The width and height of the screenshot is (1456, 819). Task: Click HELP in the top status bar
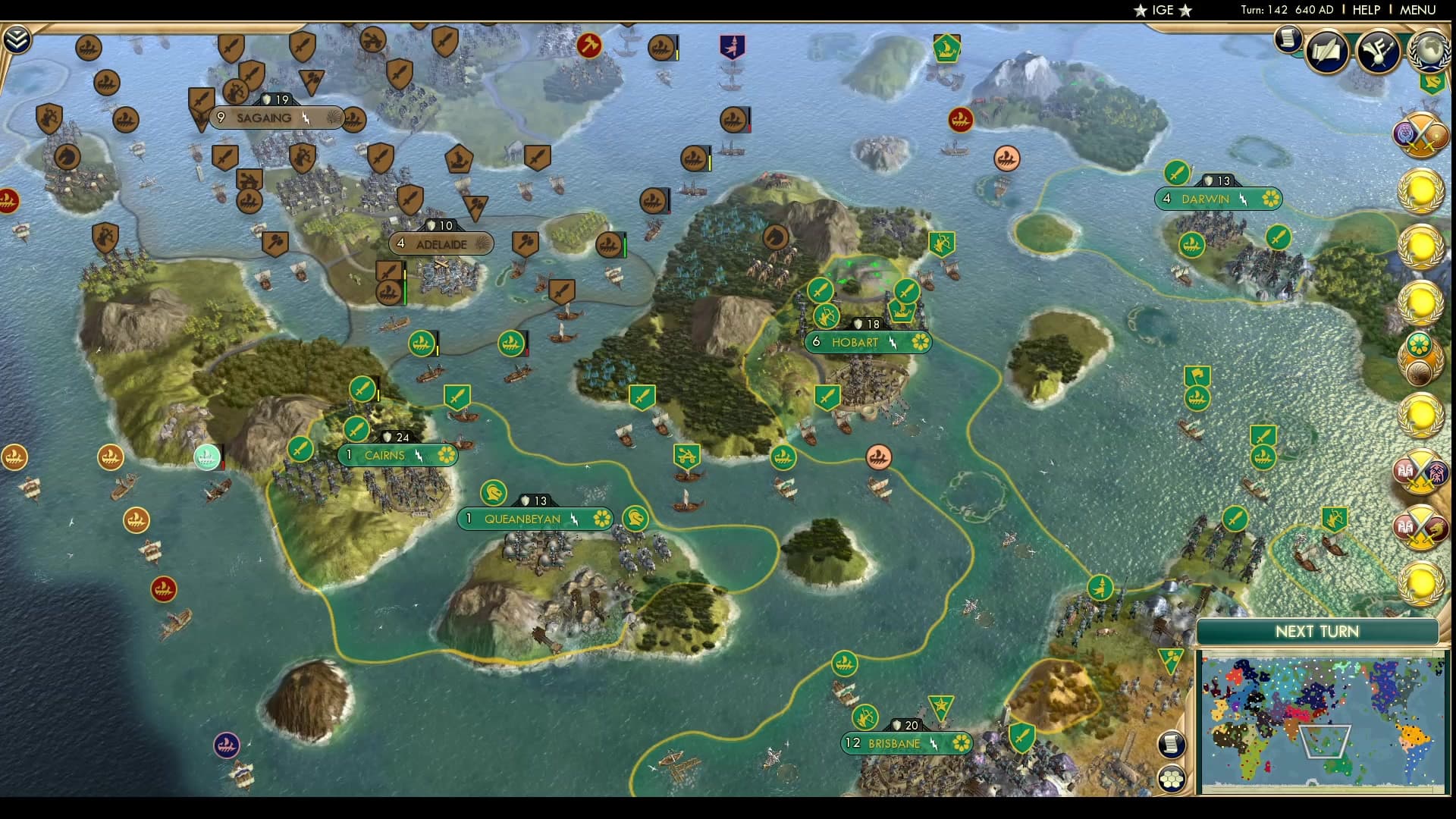click(1365, 11)
